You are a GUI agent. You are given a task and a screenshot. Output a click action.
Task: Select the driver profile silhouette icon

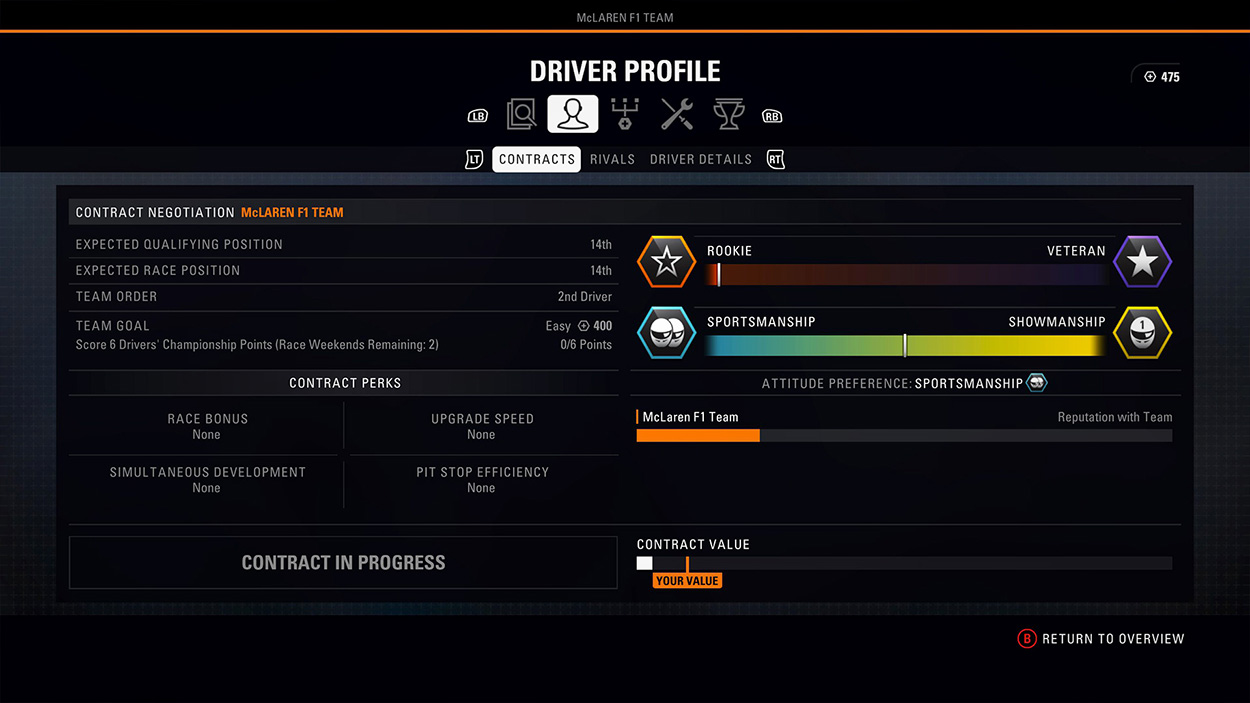pos(573,115)
